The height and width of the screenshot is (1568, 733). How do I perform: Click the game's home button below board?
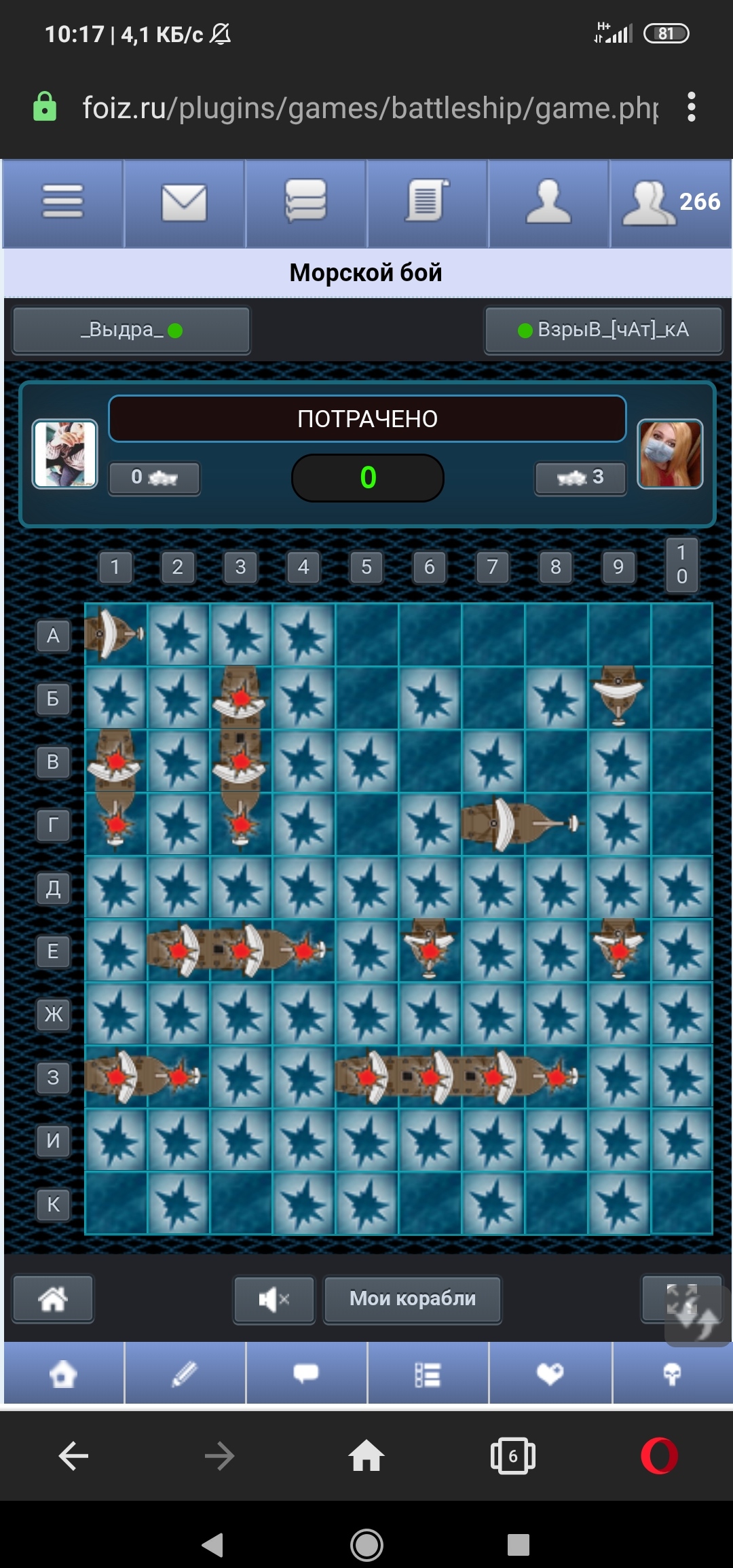pos(53,1299)
